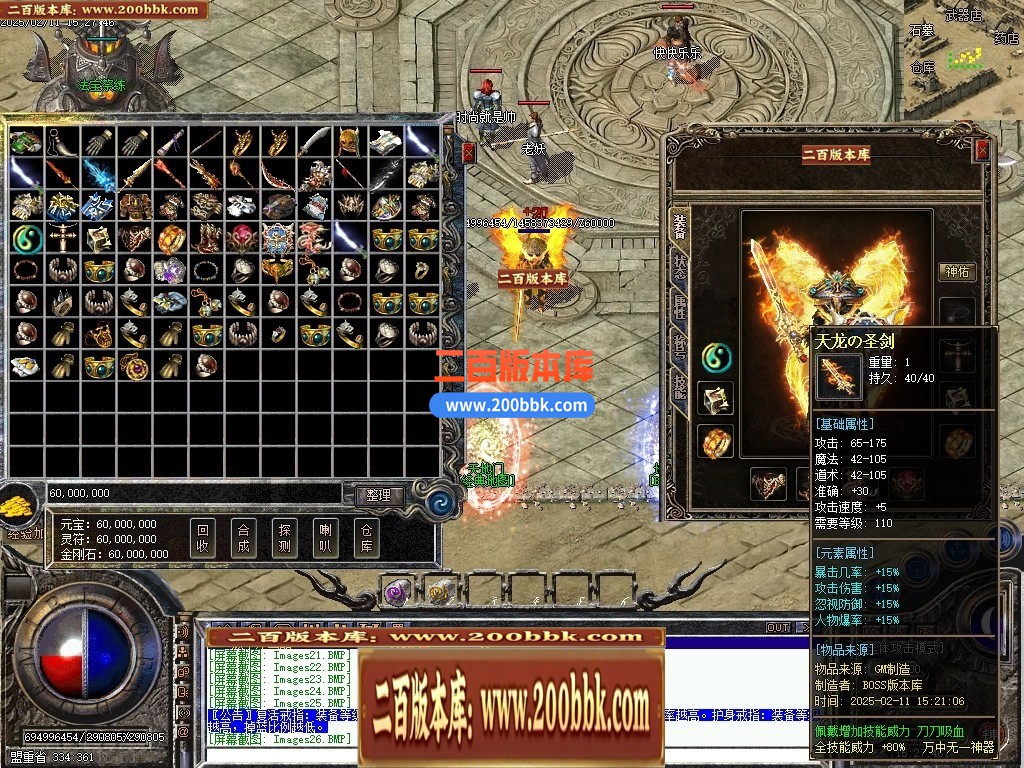
Task: Click the 探测 detect button
Action: (x=284, y=539)
